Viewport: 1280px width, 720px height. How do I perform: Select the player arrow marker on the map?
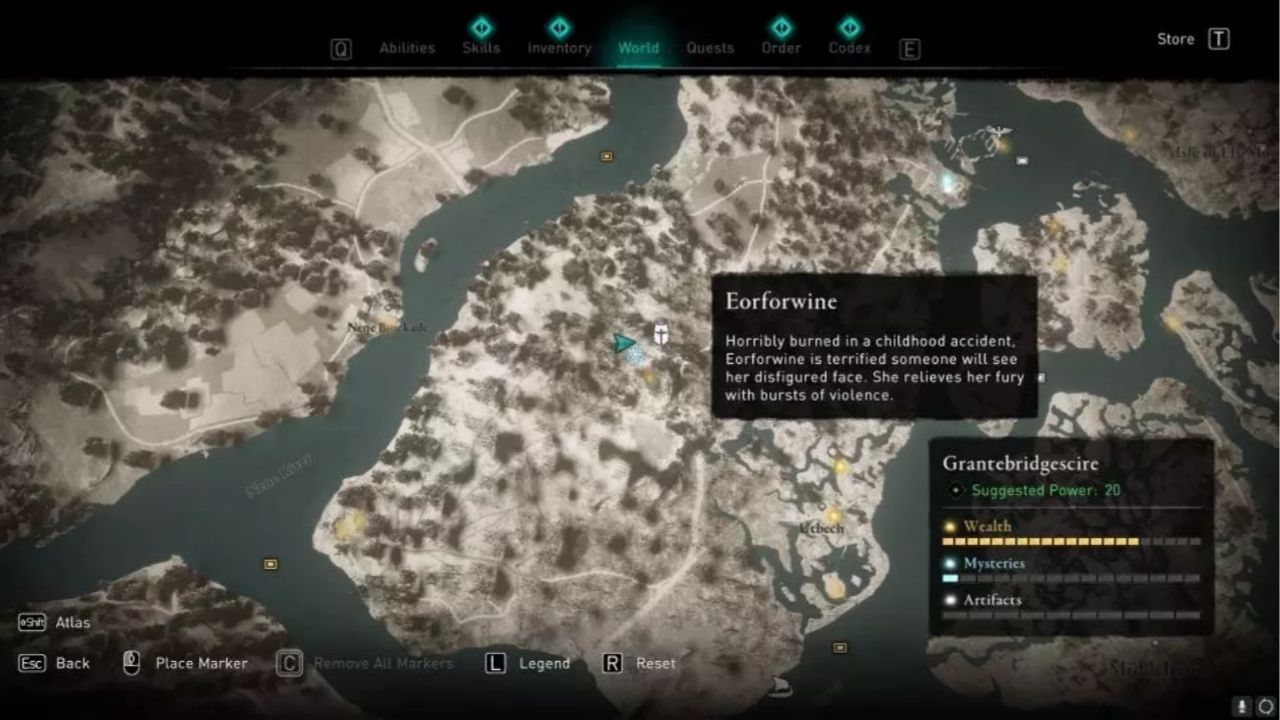(x=623, y=343)
